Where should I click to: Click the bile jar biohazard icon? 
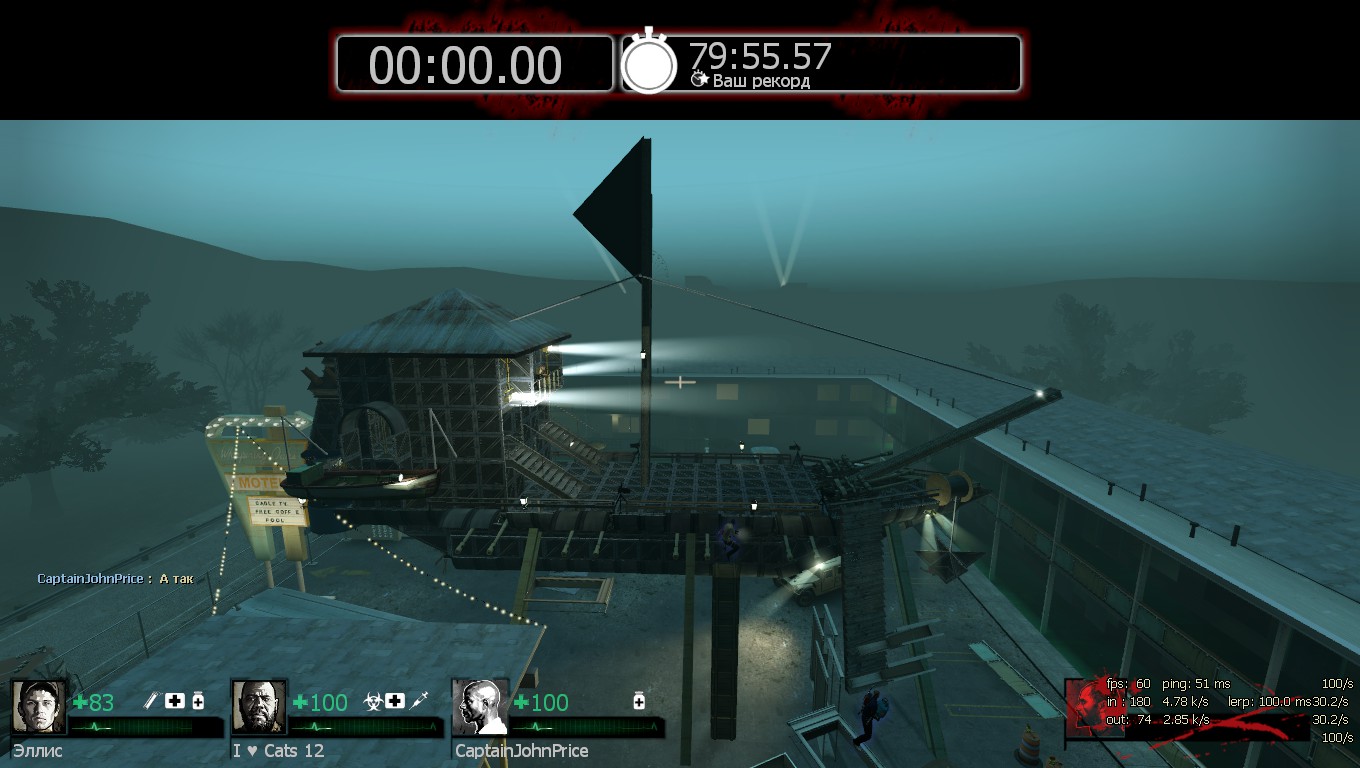[372, 700]
